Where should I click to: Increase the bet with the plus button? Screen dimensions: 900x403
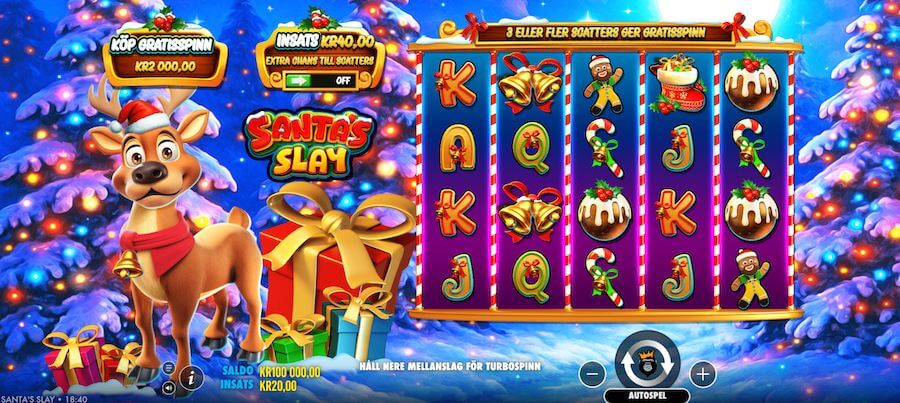point(703,374)
